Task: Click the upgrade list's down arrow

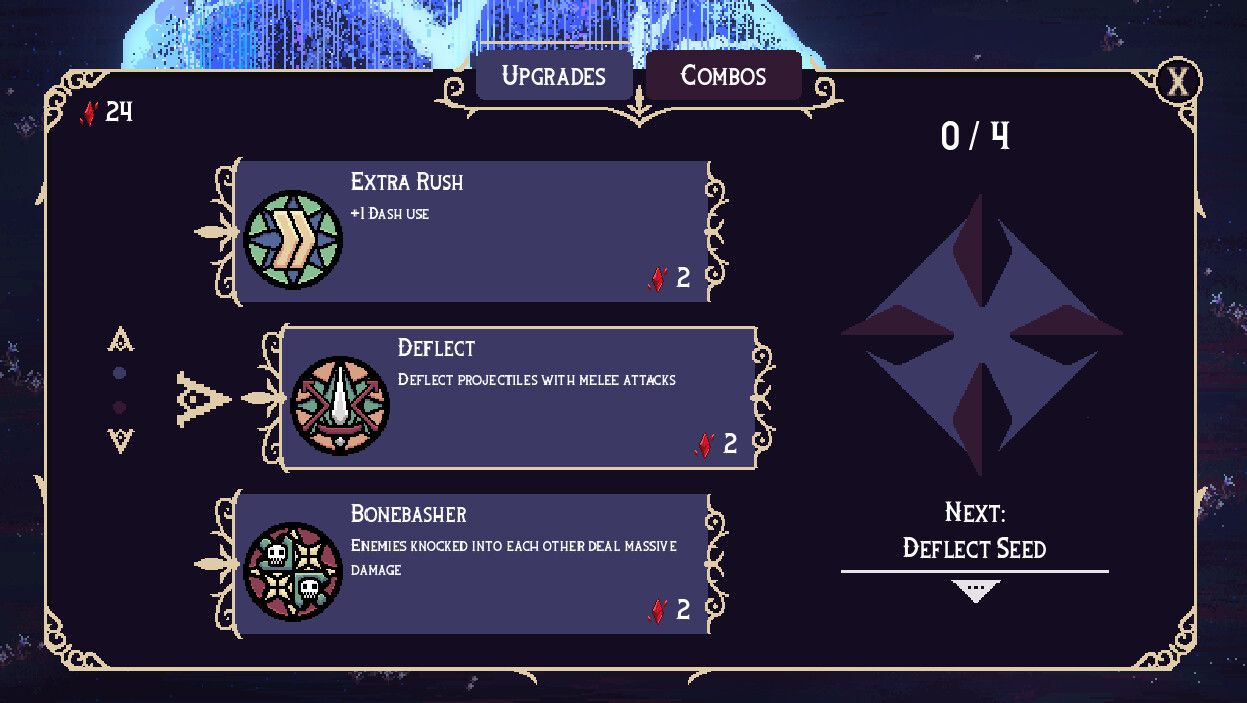Action: point(121,439)
